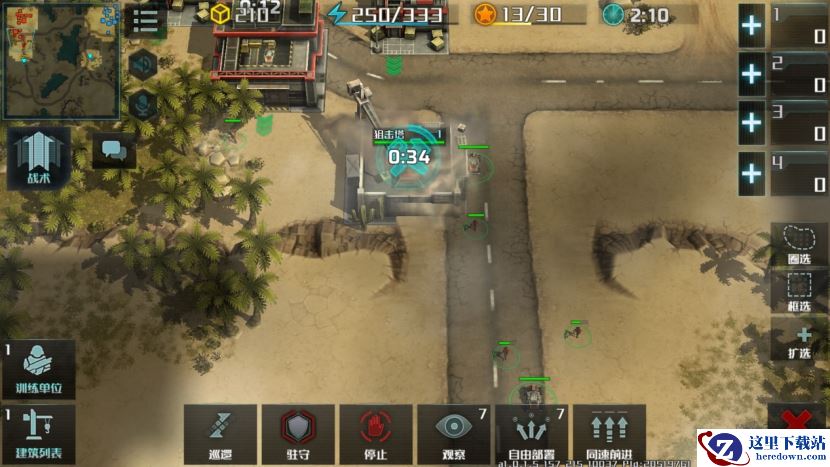Open the 训练单位 train units menu
830x467 pixels.
pos(38,369)
